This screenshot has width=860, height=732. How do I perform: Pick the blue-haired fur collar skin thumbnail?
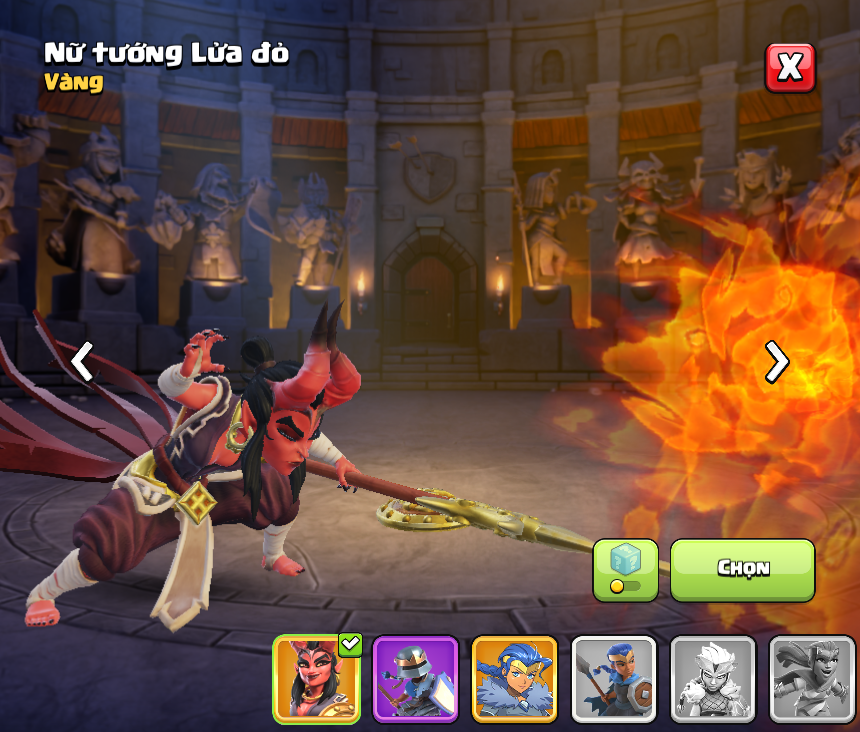[x=514, y=679]
